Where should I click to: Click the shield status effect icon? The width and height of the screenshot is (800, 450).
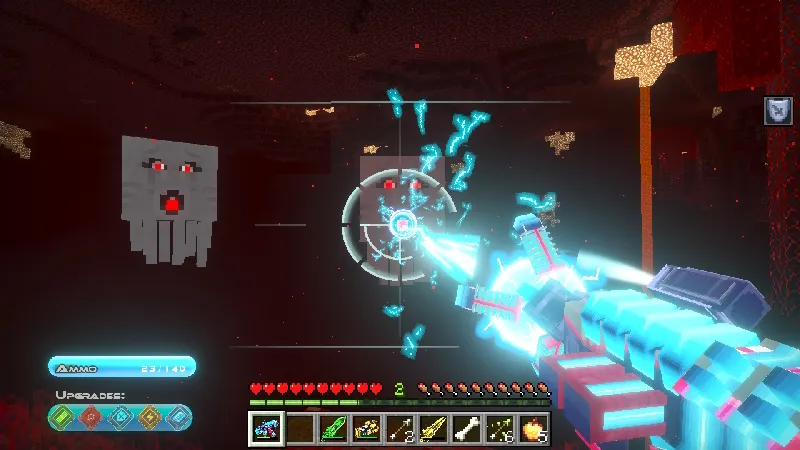pyautogui.click(x=778, y=110)
